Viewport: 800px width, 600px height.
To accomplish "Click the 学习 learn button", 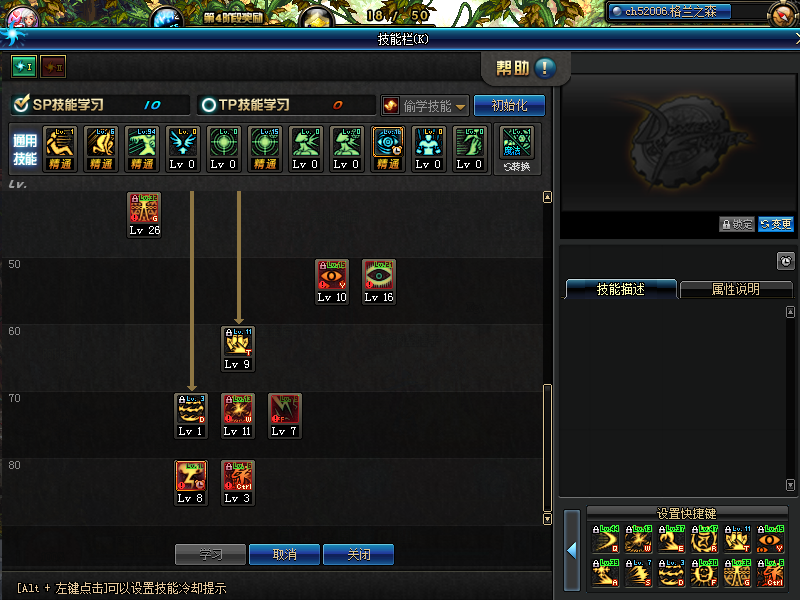I will 210,554.
